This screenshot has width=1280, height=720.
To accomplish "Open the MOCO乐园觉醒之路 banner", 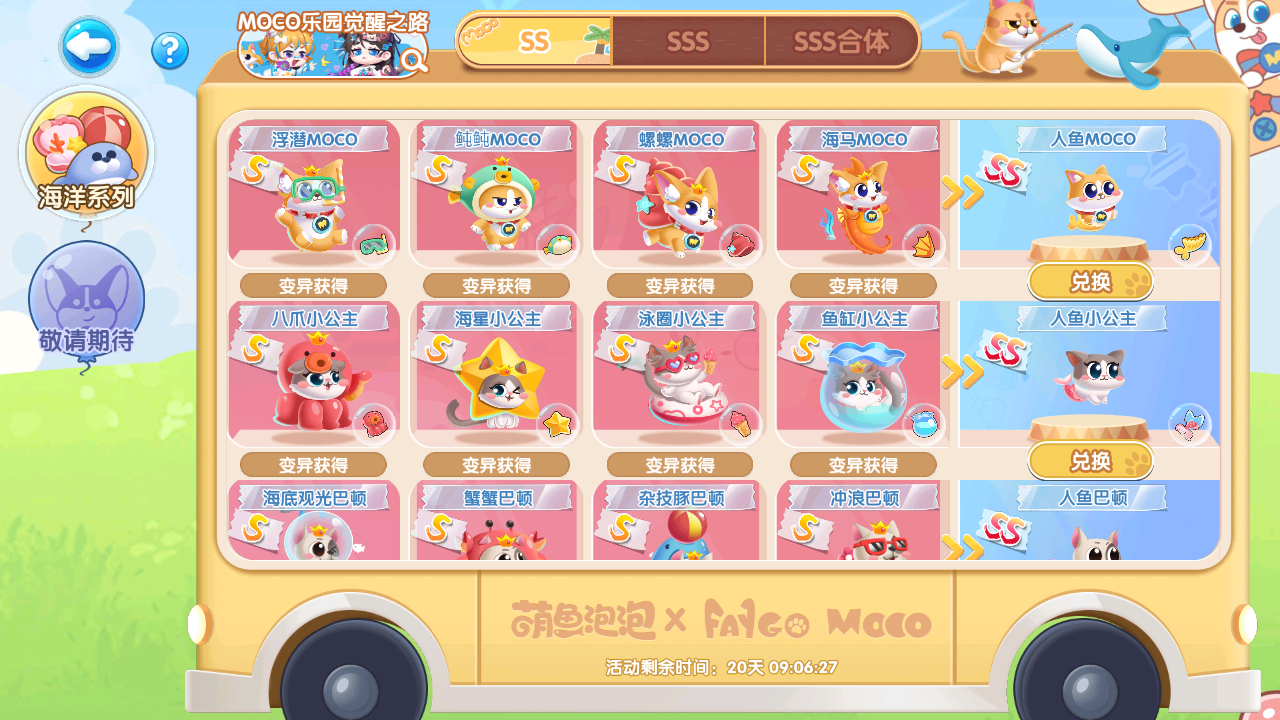I will (x=333, y=45).
